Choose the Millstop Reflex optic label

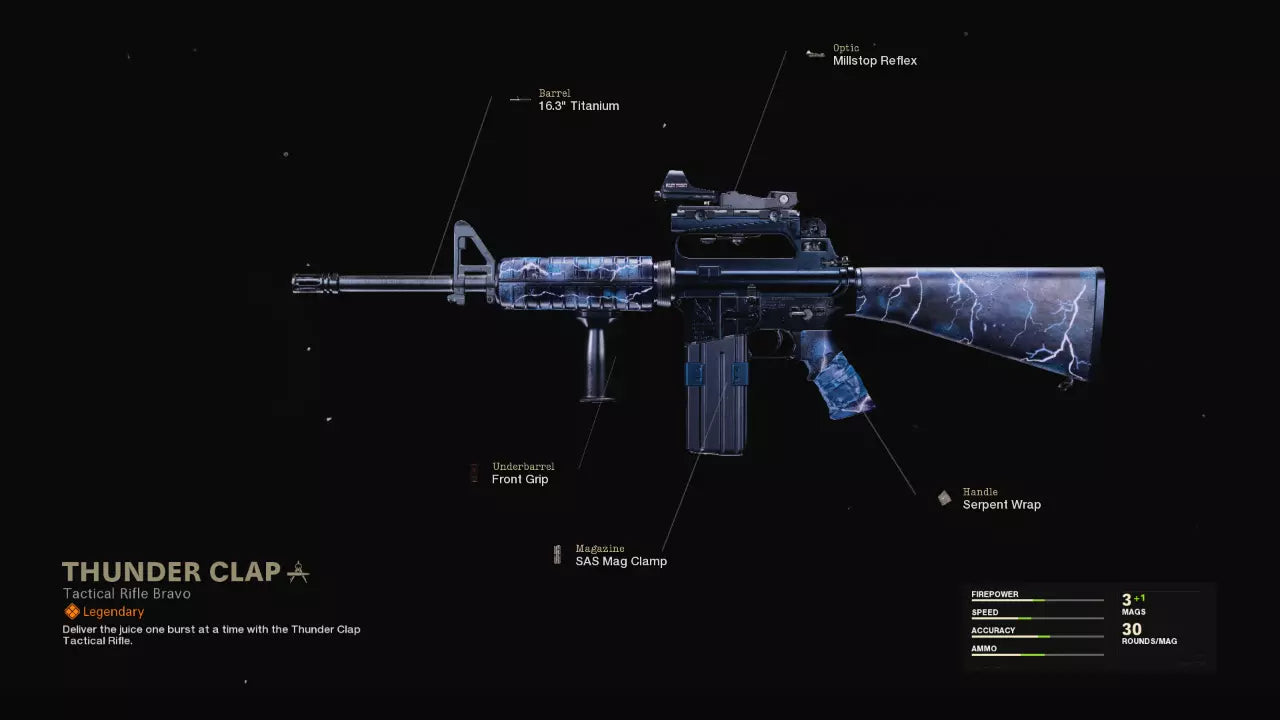(874, 60)
